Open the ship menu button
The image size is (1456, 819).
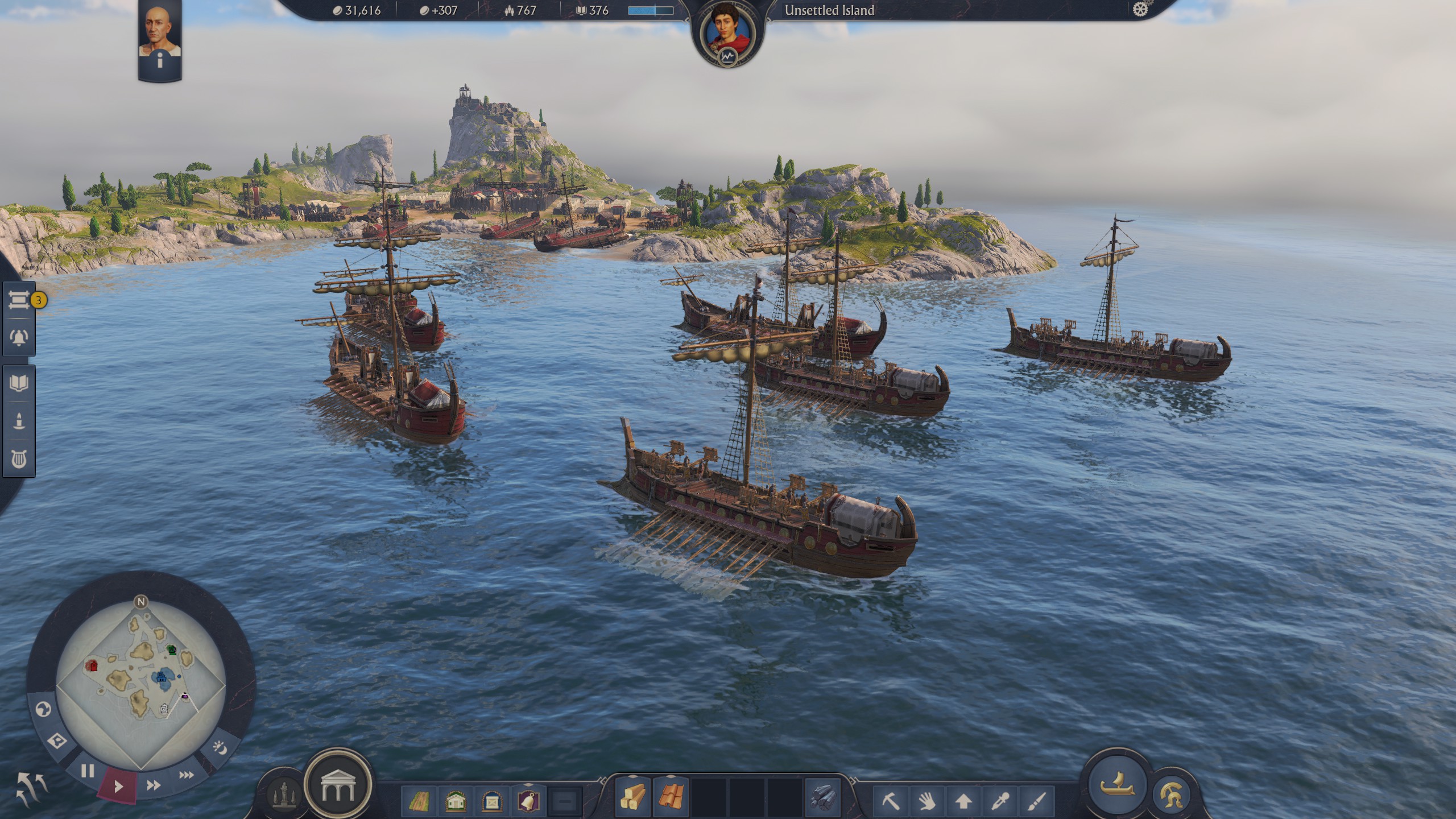(x=1117, y=786)
